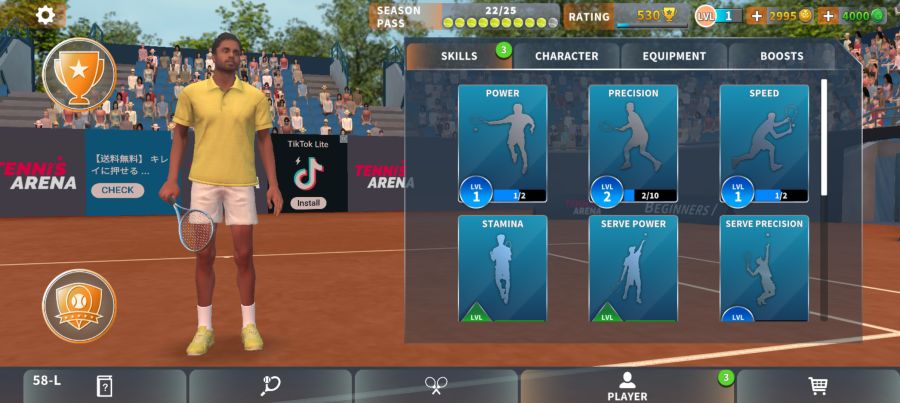Switch to the Character tab
The height and width of the screenshot is (403, 900).
pyautogui.click(x=566, y=56)
